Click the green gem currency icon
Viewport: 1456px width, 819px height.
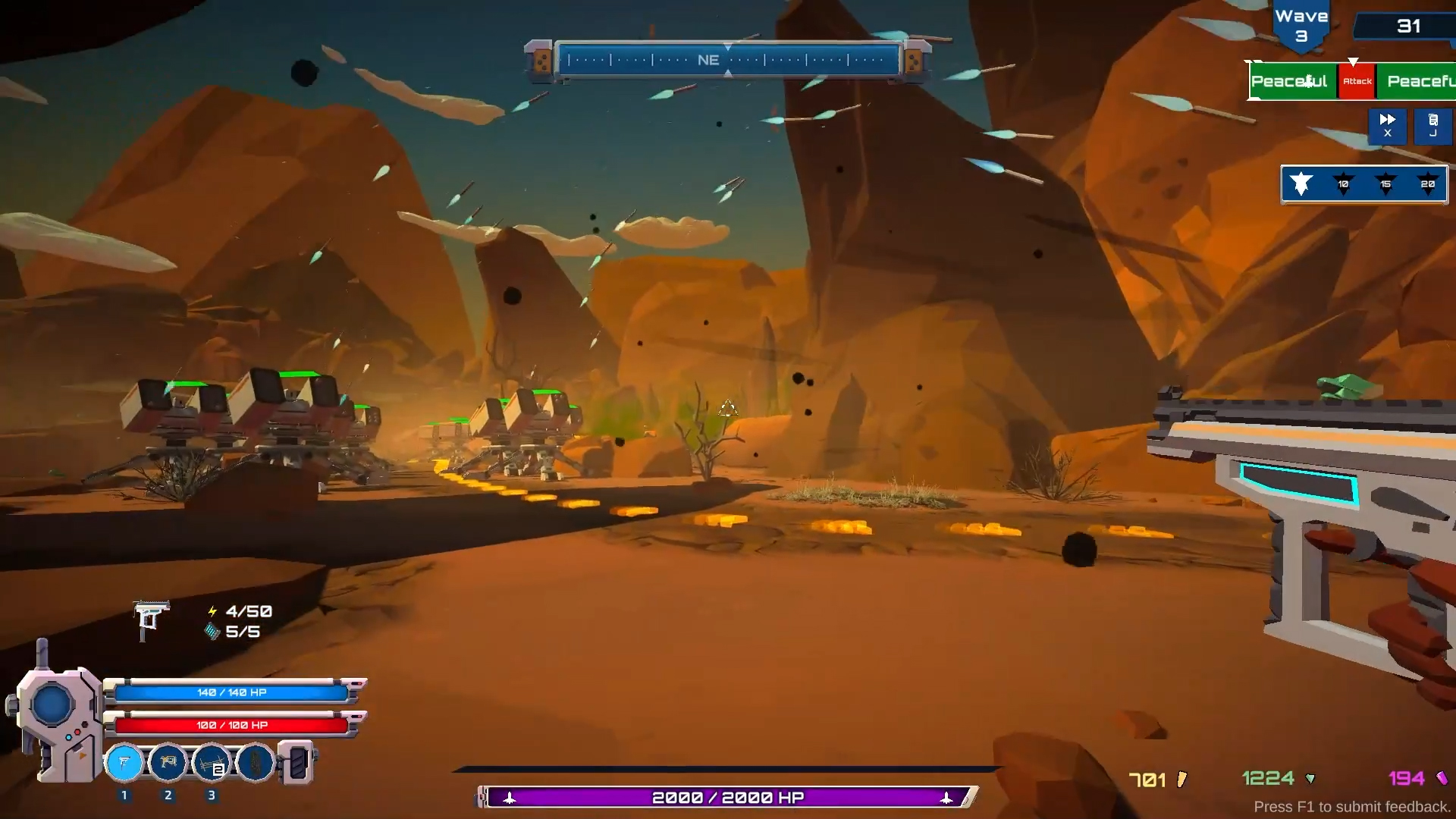click(x=1310, y=778)
